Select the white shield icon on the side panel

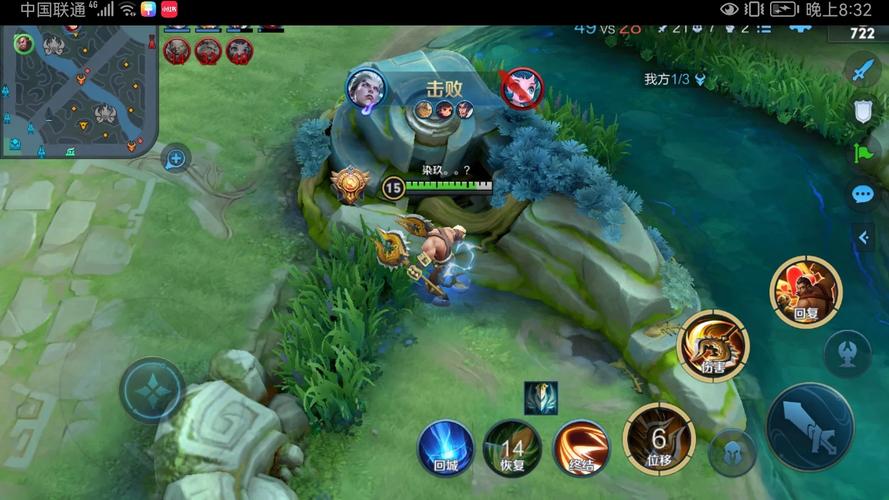(862, 111)
